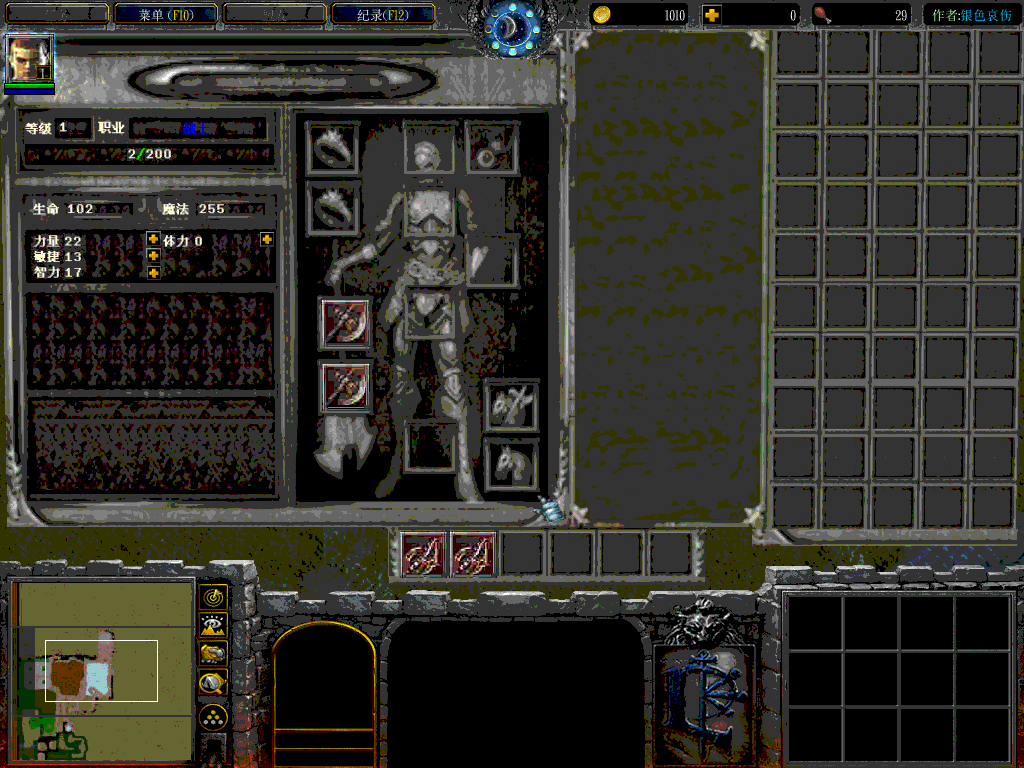Toggle the minimap ally color mode button
Viewport: 1024px width, 768px height.
213,654
